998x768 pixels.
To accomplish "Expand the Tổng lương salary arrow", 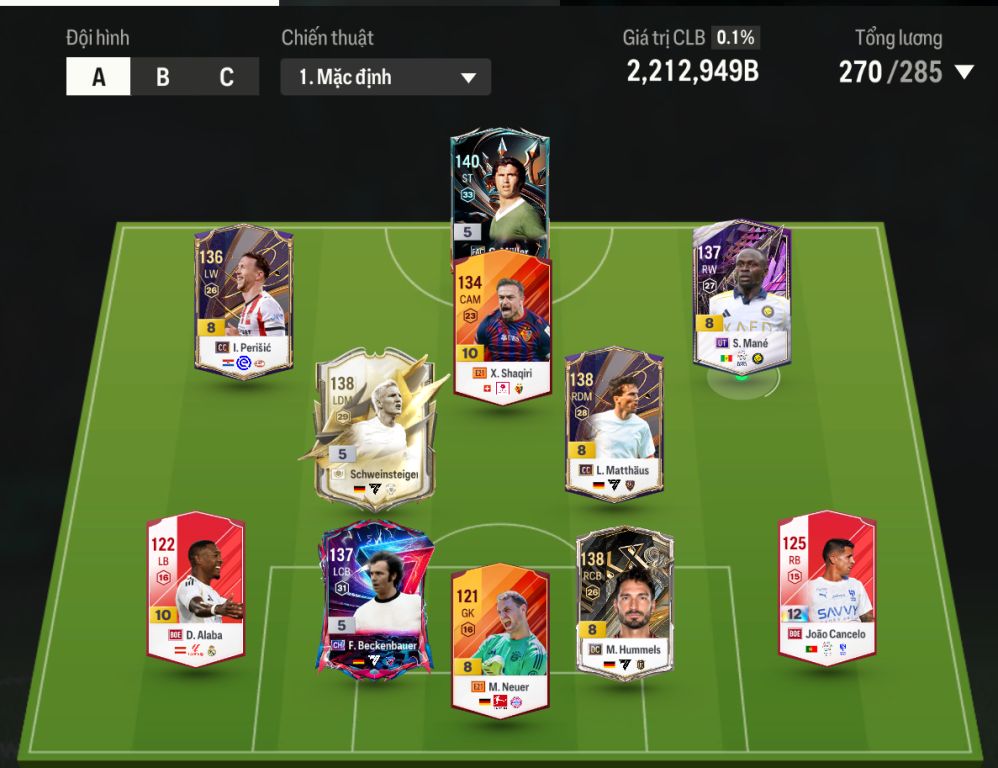I will click(x=964, y=72).
